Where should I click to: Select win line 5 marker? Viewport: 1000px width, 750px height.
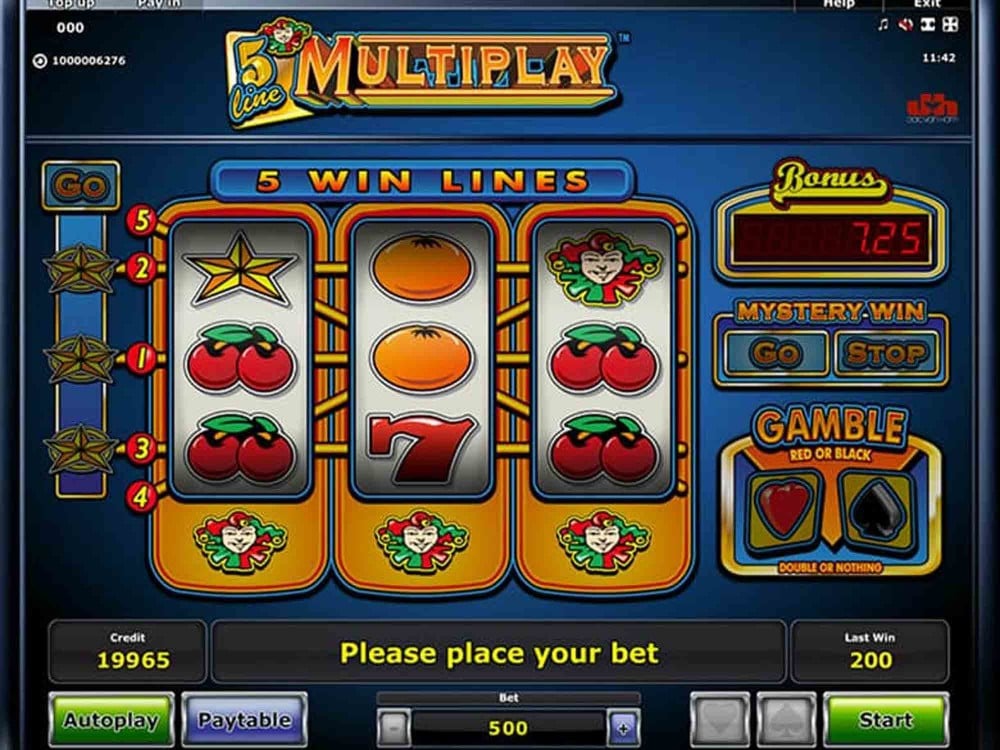tap(141, 221)
